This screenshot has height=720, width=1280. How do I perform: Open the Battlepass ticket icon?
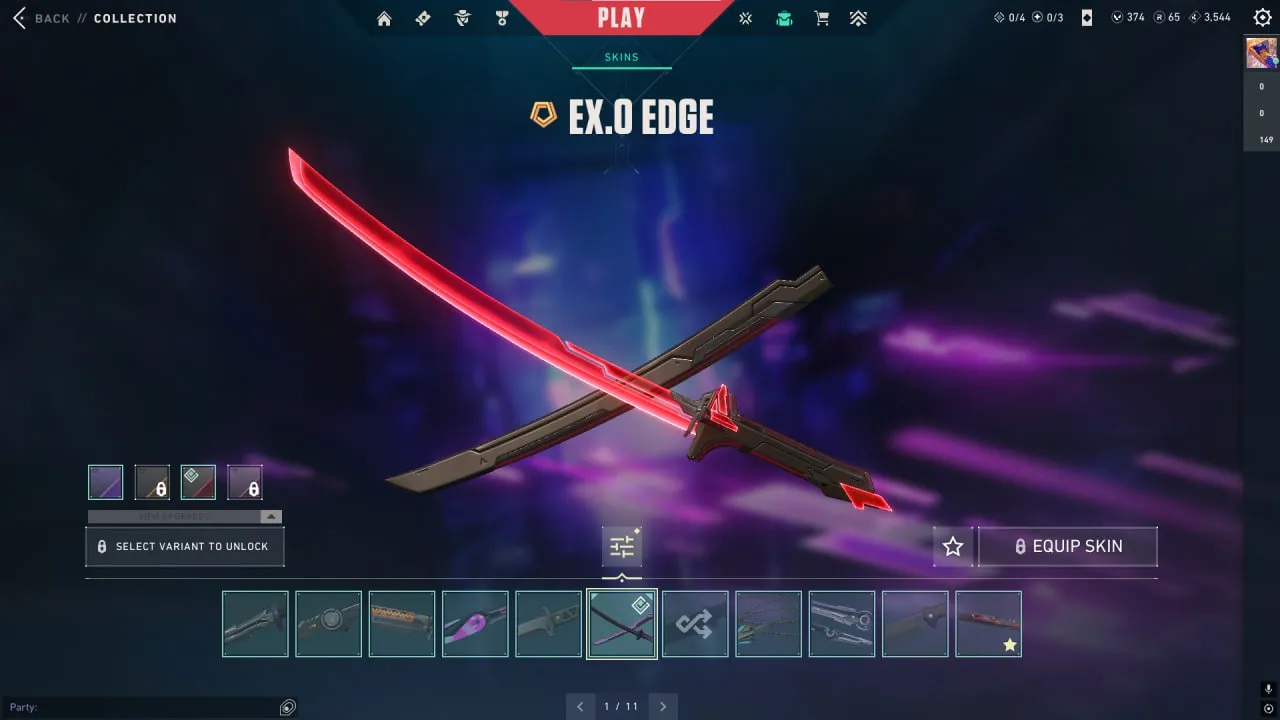(423, 17)
